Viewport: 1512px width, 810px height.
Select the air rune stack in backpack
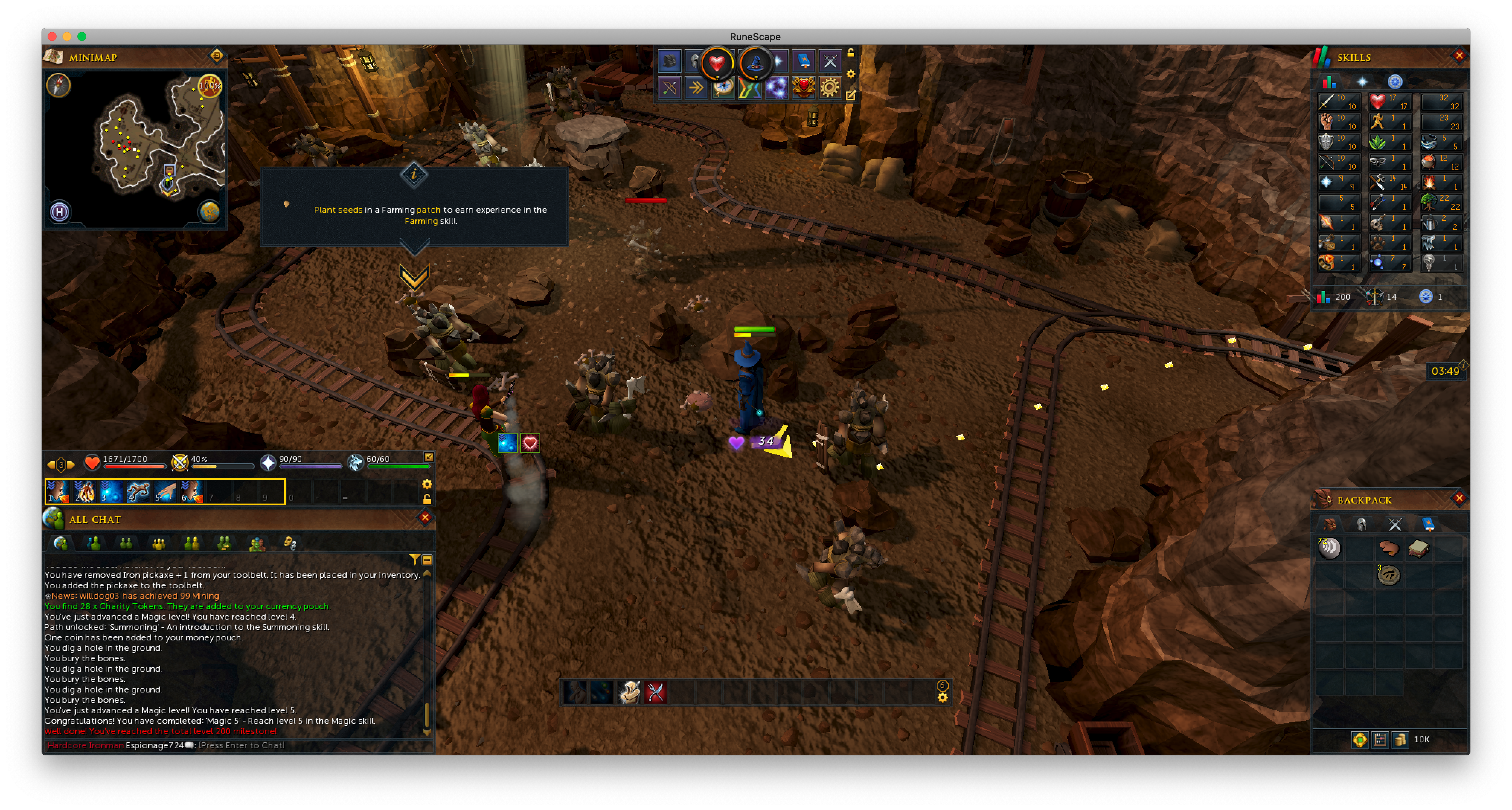(1329, 549)
